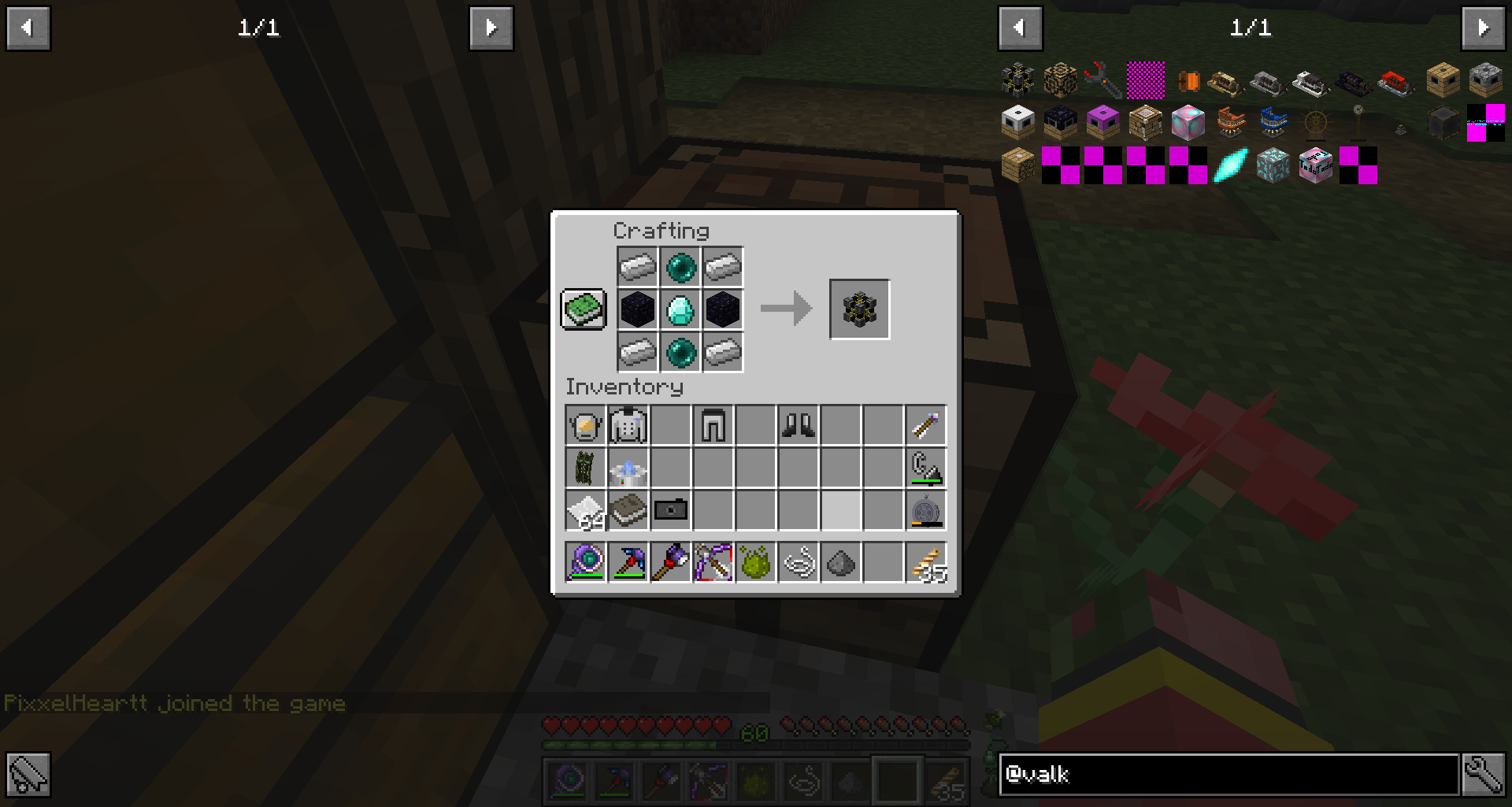
Task: Click the @valk search field
Action: [1228, 774]
